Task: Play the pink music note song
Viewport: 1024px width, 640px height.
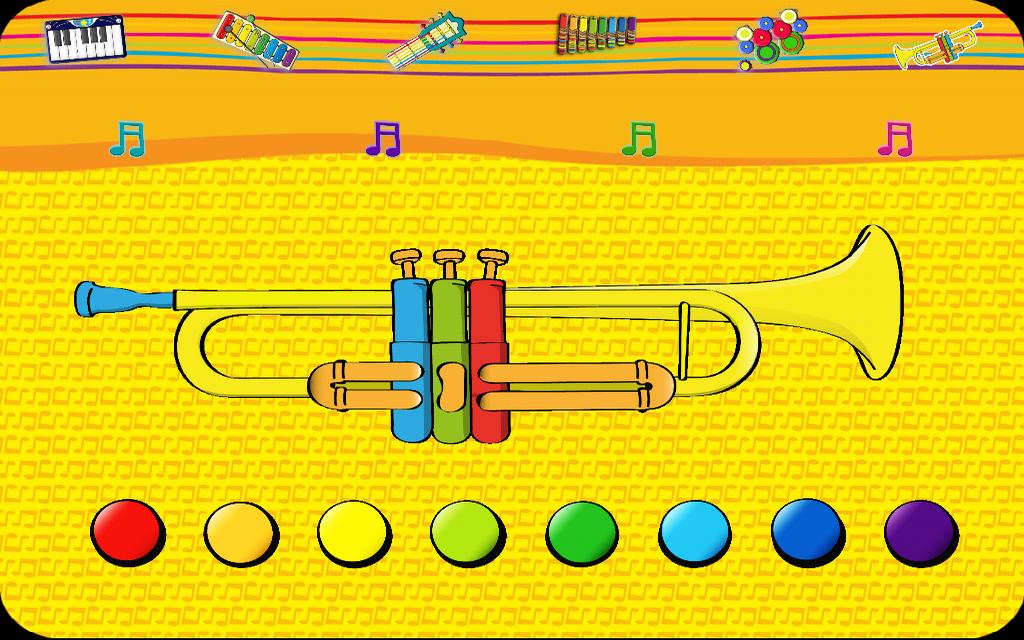Action: pos(895,139)
